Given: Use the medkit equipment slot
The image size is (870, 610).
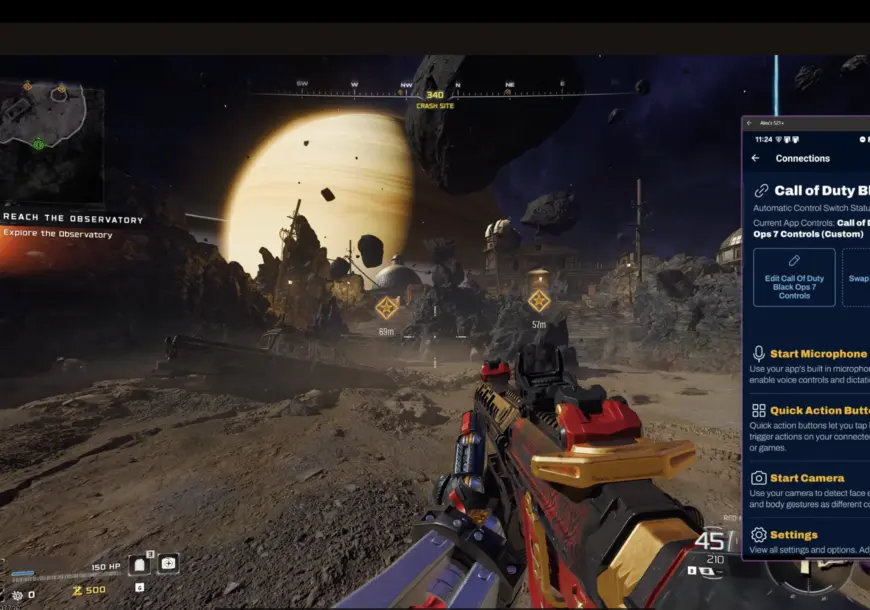Looking at the screenshot, I should pos(168,564).
